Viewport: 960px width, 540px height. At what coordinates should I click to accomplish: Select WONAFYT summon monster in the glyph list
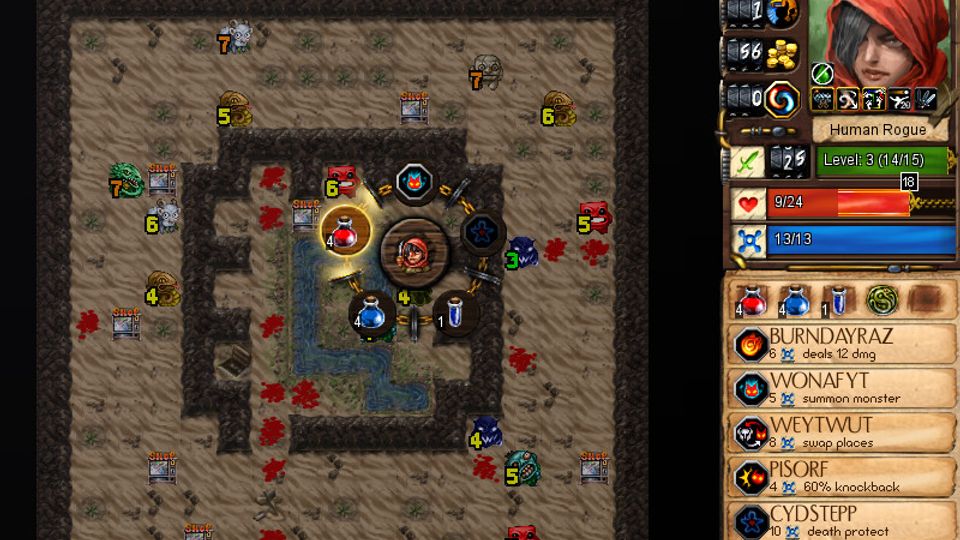pos(840,388)
